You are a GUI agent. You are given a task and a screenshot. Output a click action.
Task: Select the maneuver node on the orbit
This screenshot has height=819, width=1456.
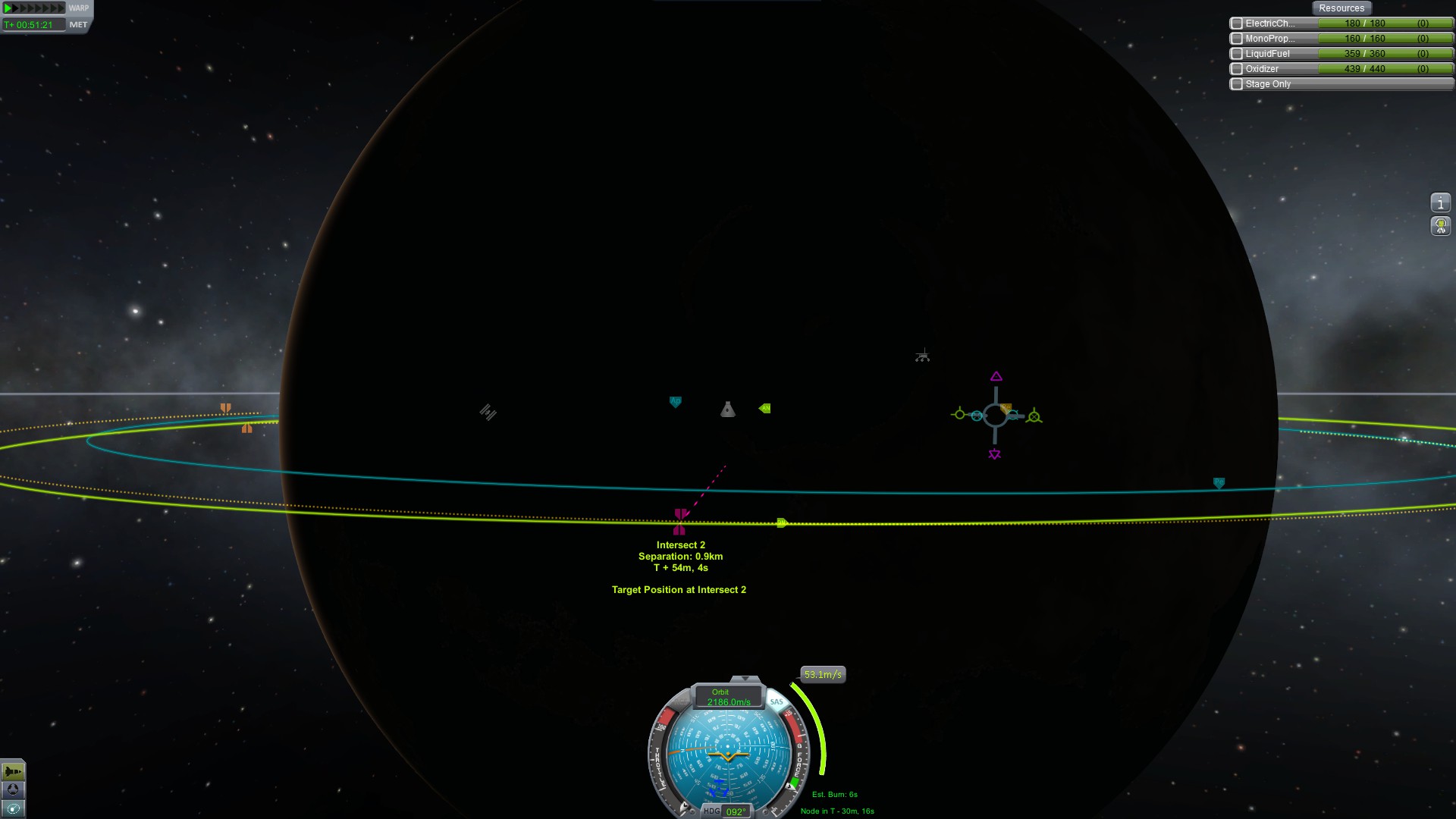click(995, 416)
